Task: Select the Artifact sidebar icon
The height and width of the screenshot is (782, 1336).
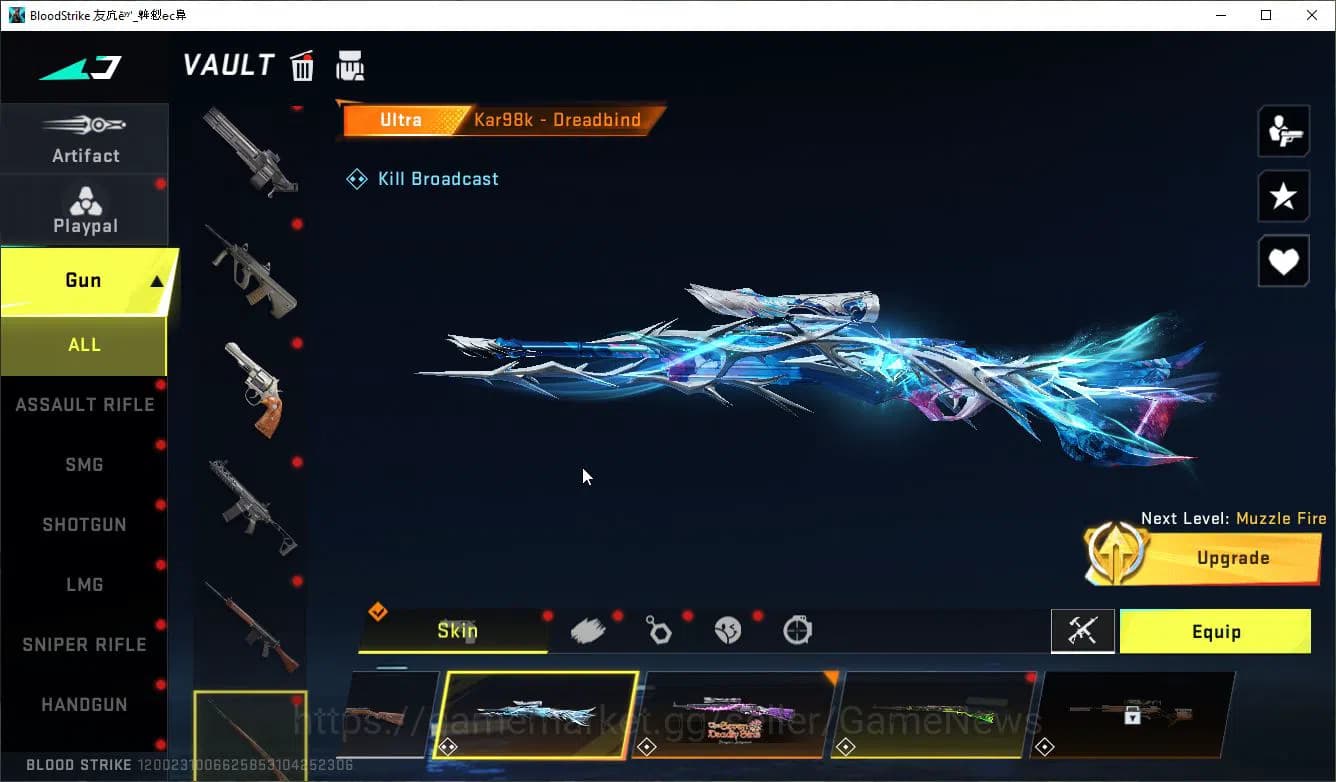Action: [x=85, y=137]
